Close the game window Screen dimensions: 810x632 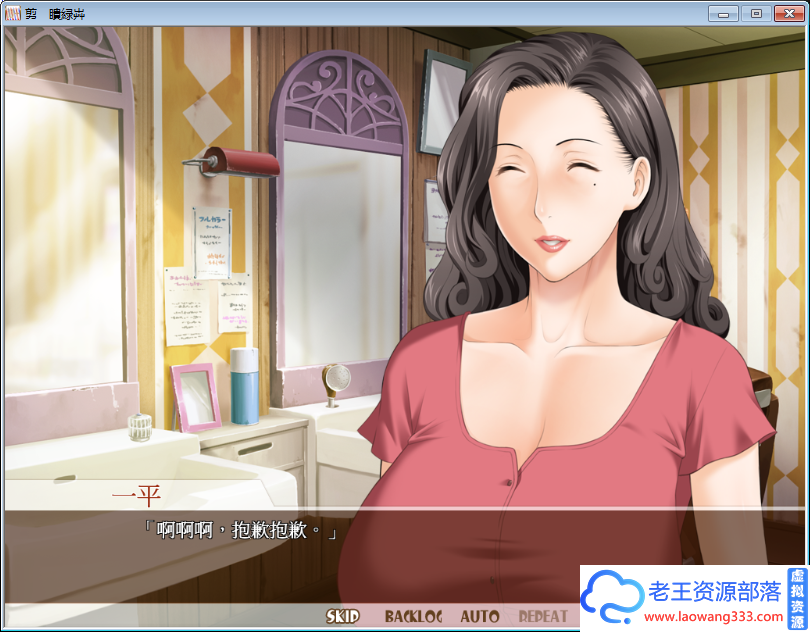coord(788,13)
